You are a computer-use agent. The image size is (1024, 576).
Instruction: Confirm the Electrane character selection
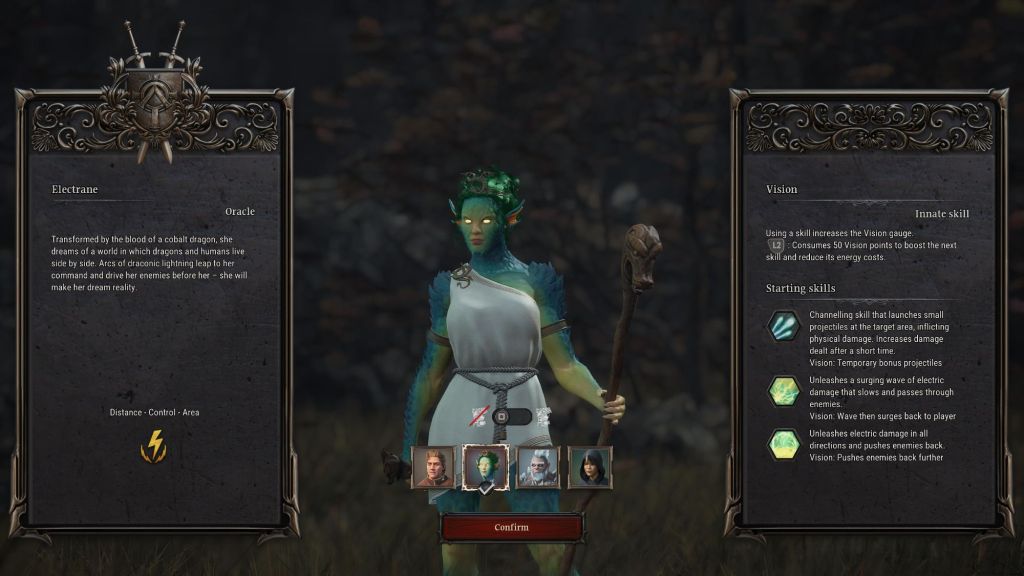coord(511,527)
